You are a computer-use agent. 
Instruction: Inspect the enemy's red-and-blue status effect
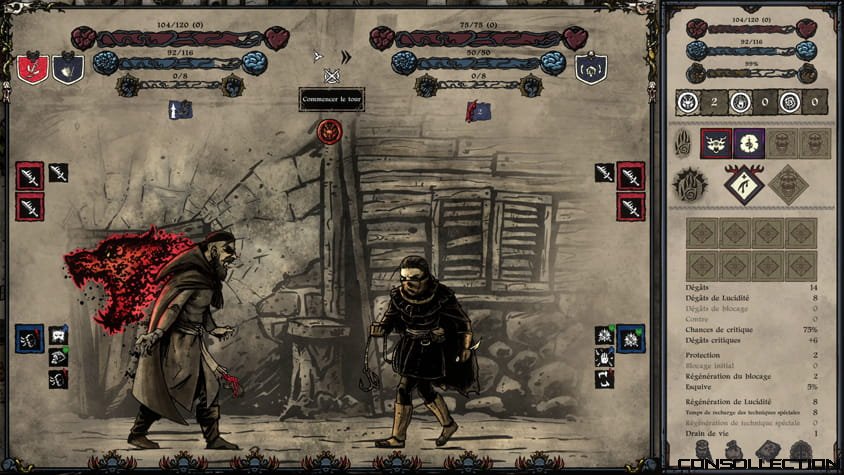tap(478, 111)
